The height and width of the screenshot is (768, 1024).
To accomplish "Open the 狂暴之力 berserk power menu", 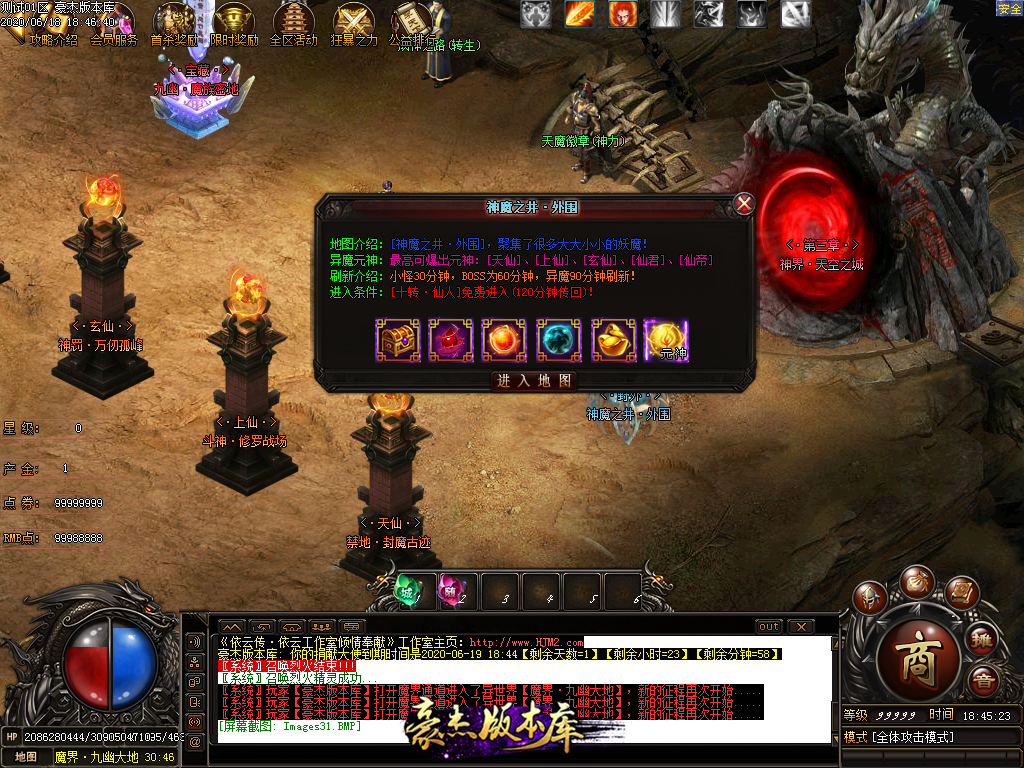I will [x=354, y=24].
